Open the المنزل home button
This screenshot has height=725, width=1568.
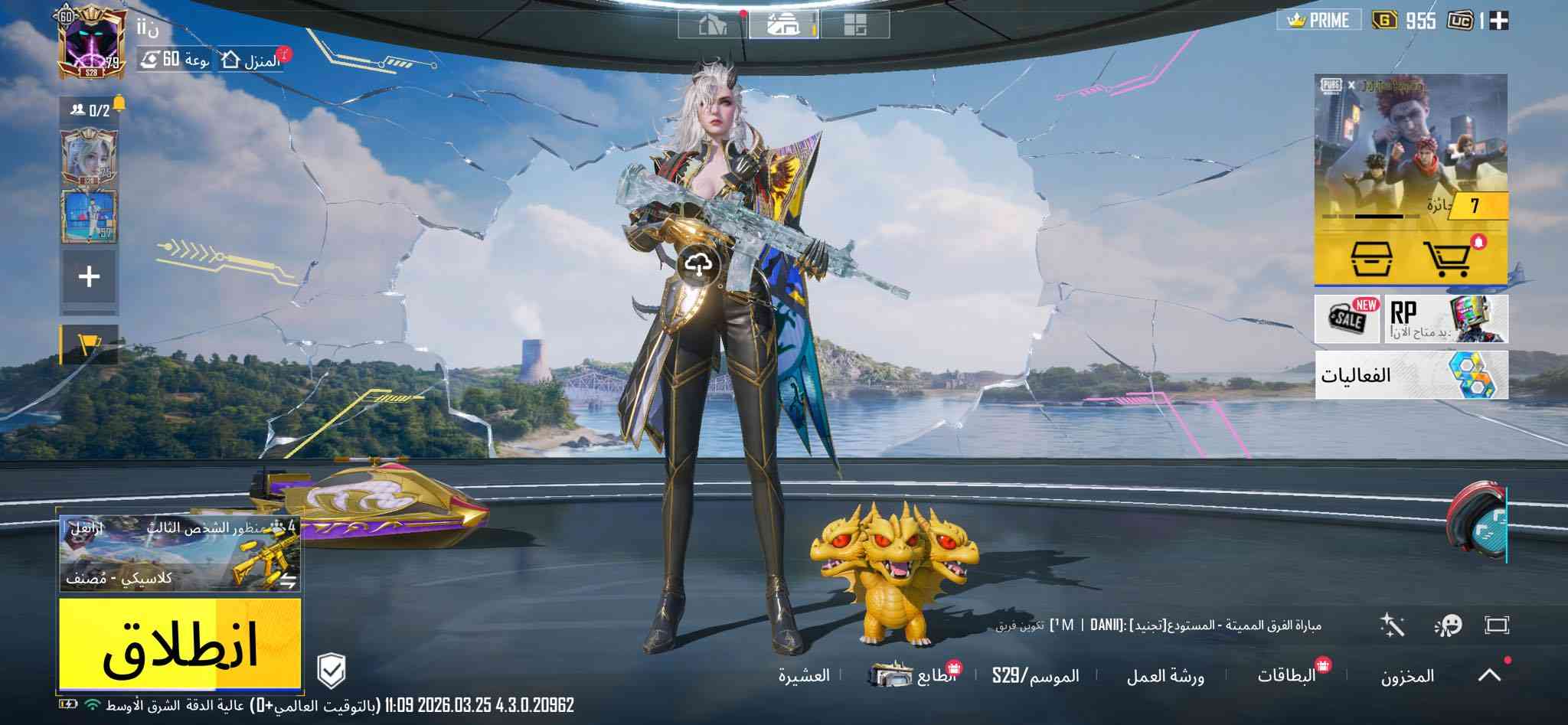click(251, 60)
